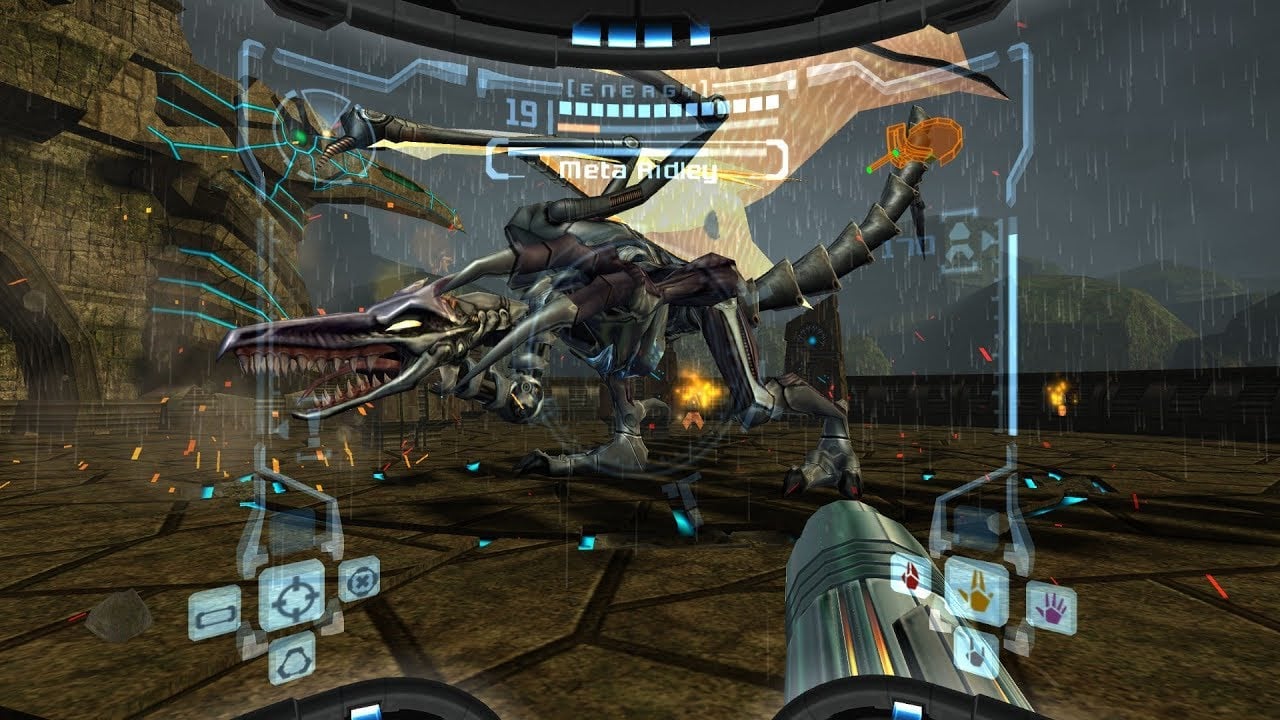Viewport: 1280px width, 720px height.
Task: Choose the Thermal Visor hexagon icon
Action: click(x=292, y=656)
